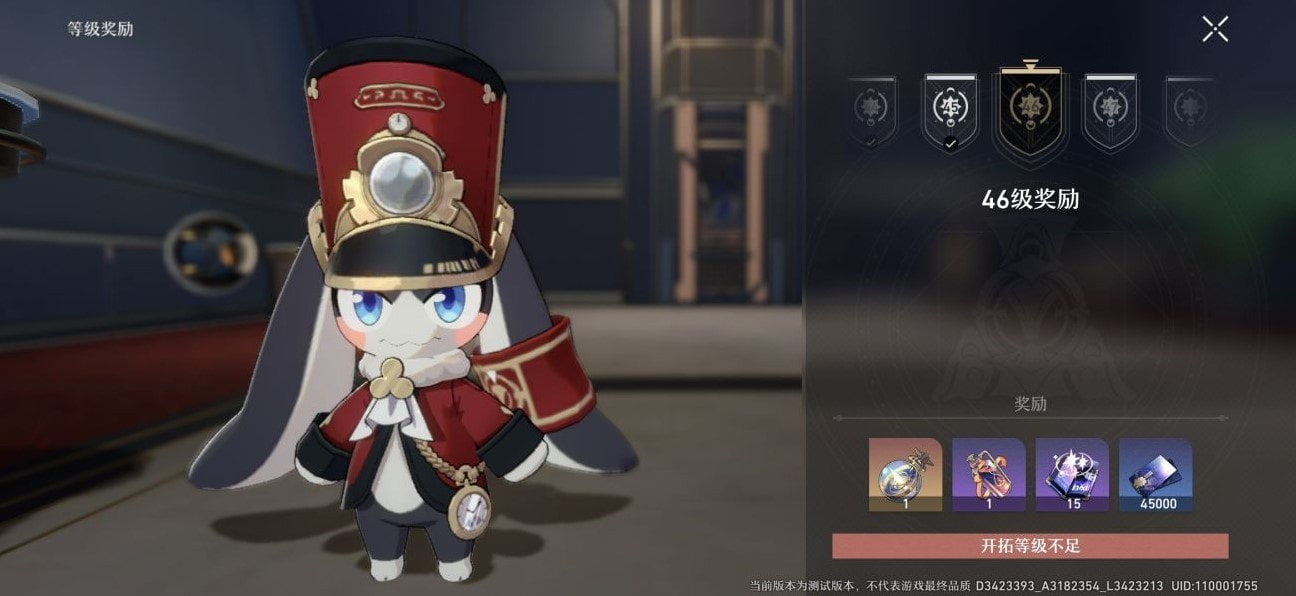
Task: Inspect the glass orb fuel reward
Action: (905, 474)
